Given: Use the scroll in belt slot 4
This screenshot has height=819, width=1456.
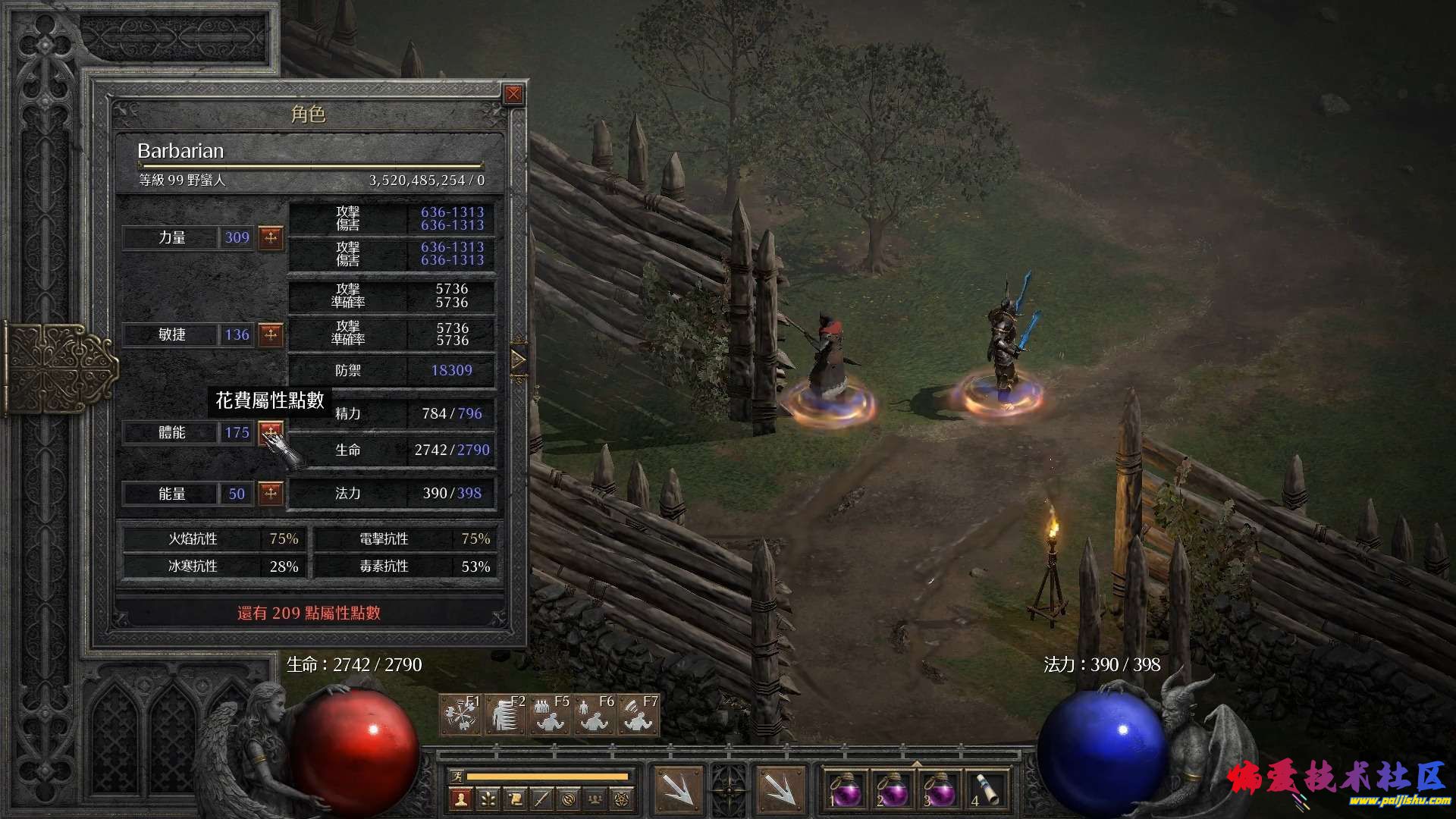Looking at the screenshot, I should click(x=983, y=791).
